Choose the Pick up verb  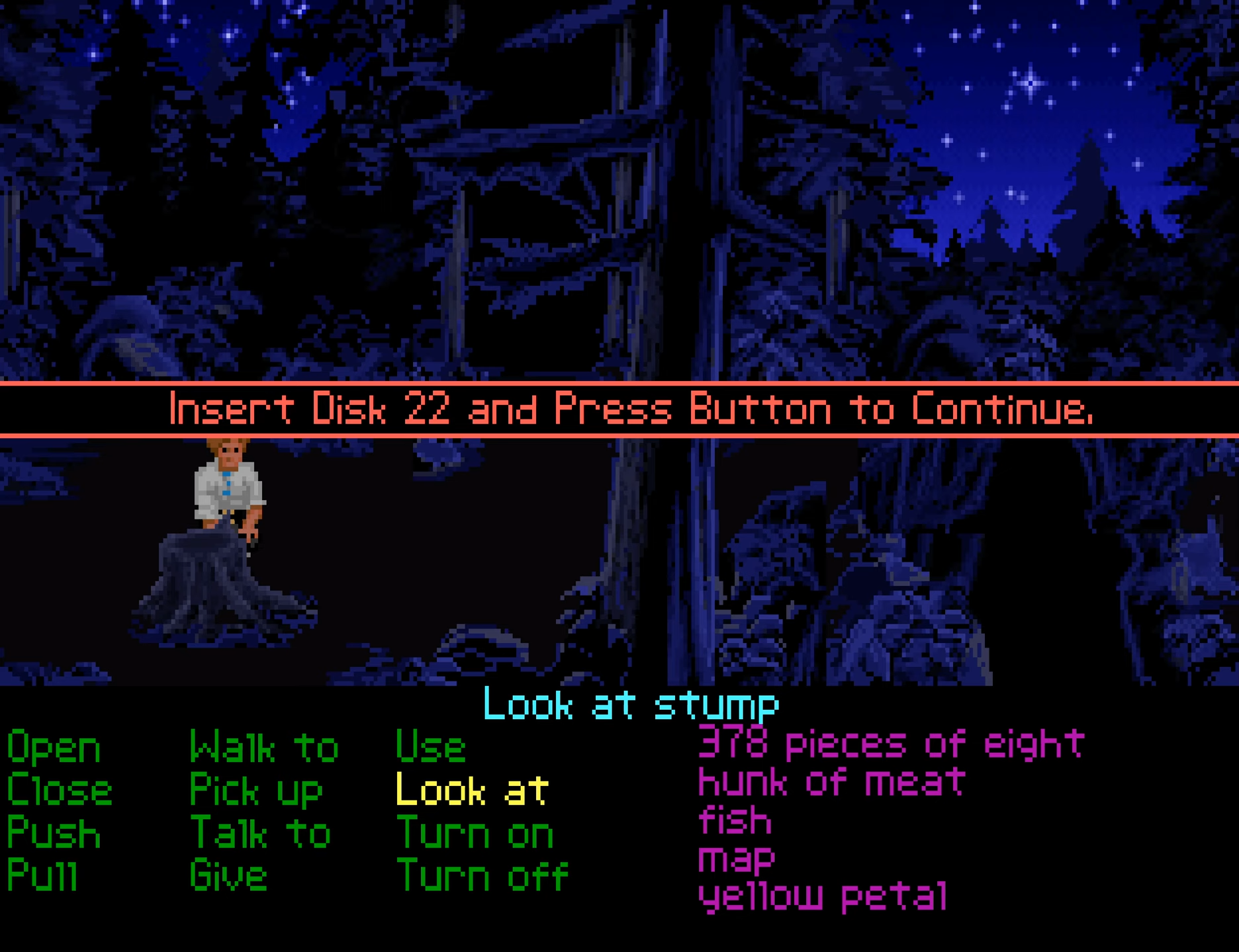[255, 791]
